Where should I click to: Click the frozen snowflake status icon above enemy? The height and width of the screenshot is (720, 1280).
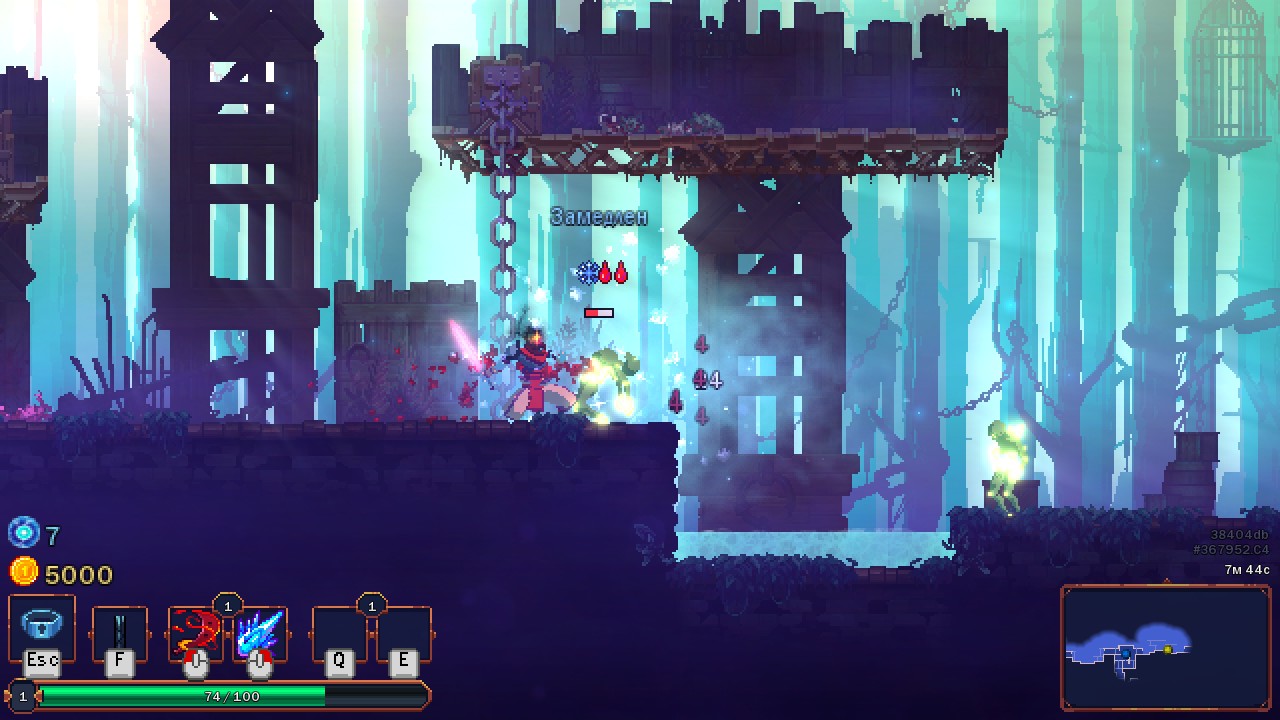coord(587,272)
